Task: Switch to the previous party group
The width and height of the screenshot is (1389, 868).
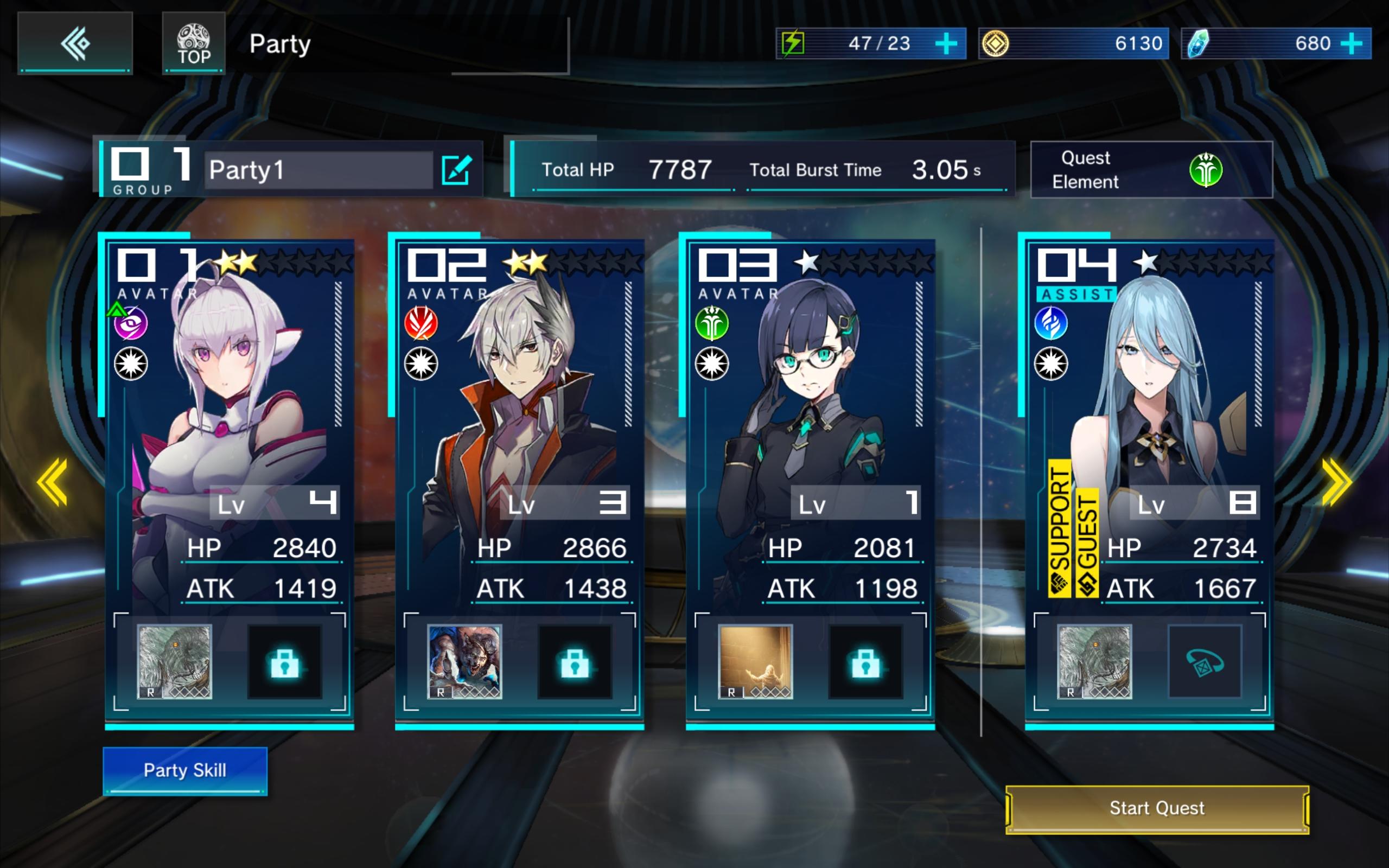Action: pos(52,482)
